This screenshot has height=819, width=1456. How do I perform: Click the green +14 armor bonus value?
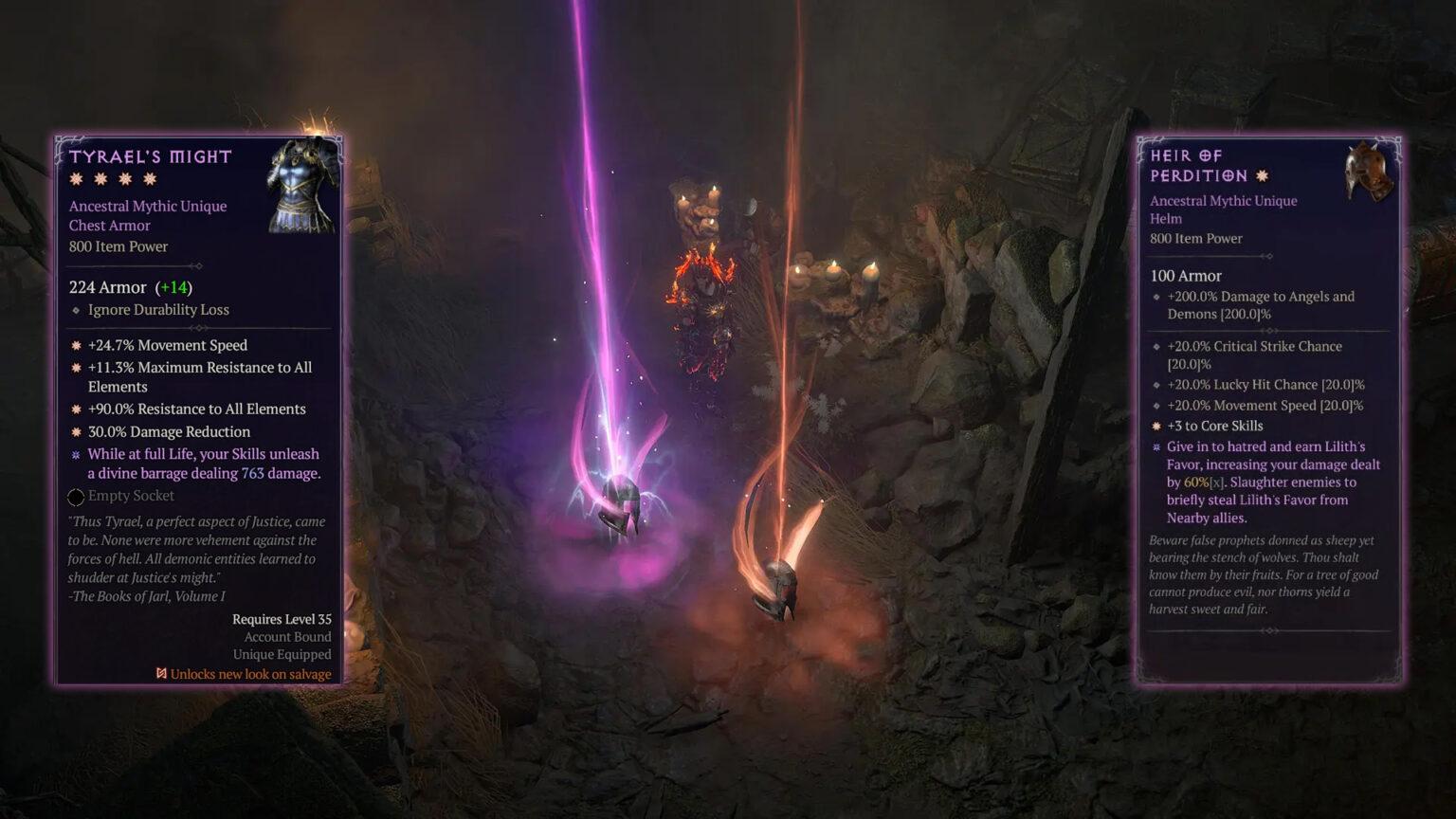(x=173, y=286)
